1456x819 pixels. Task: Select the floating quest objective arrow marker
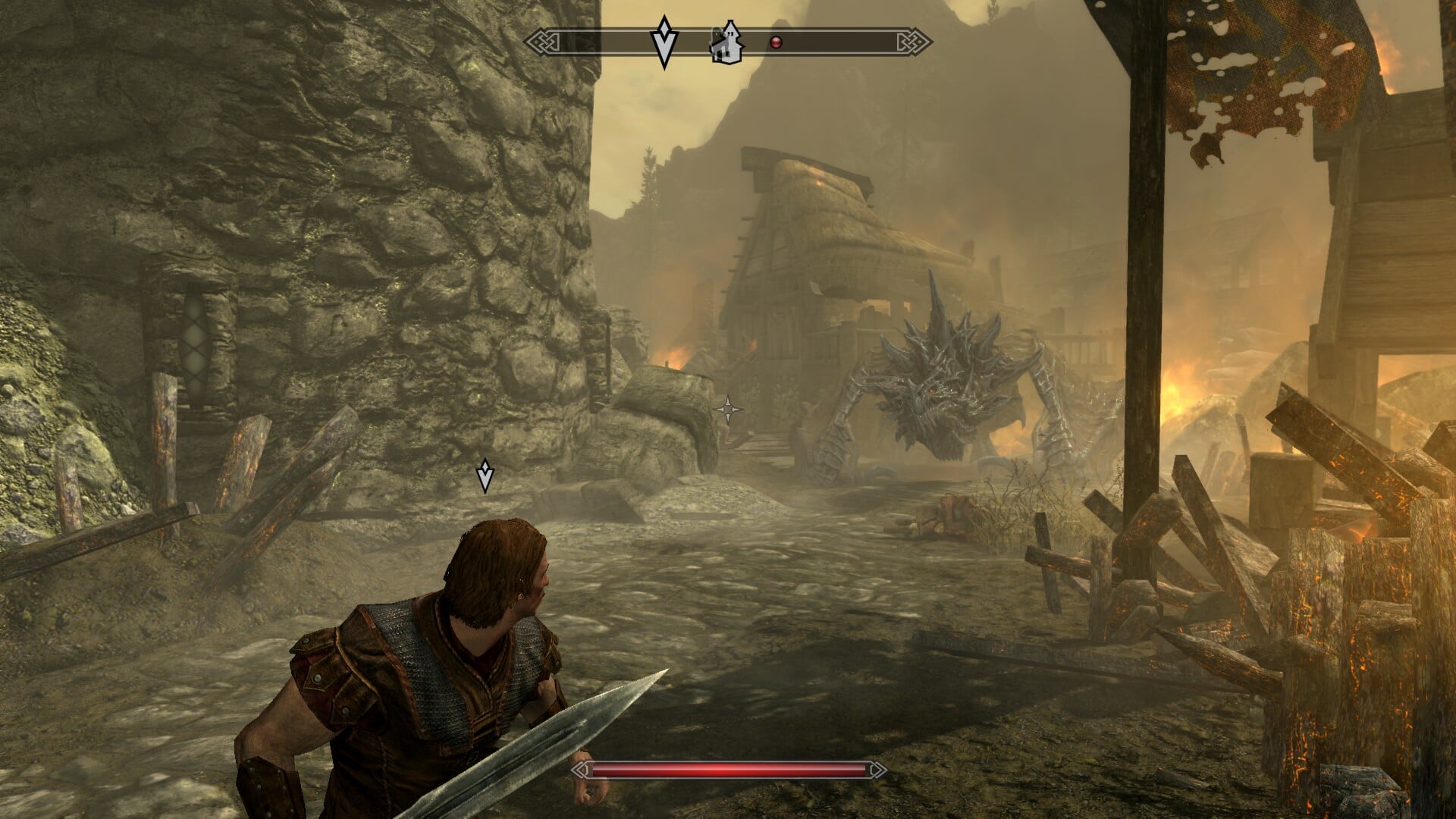point(485,475)
